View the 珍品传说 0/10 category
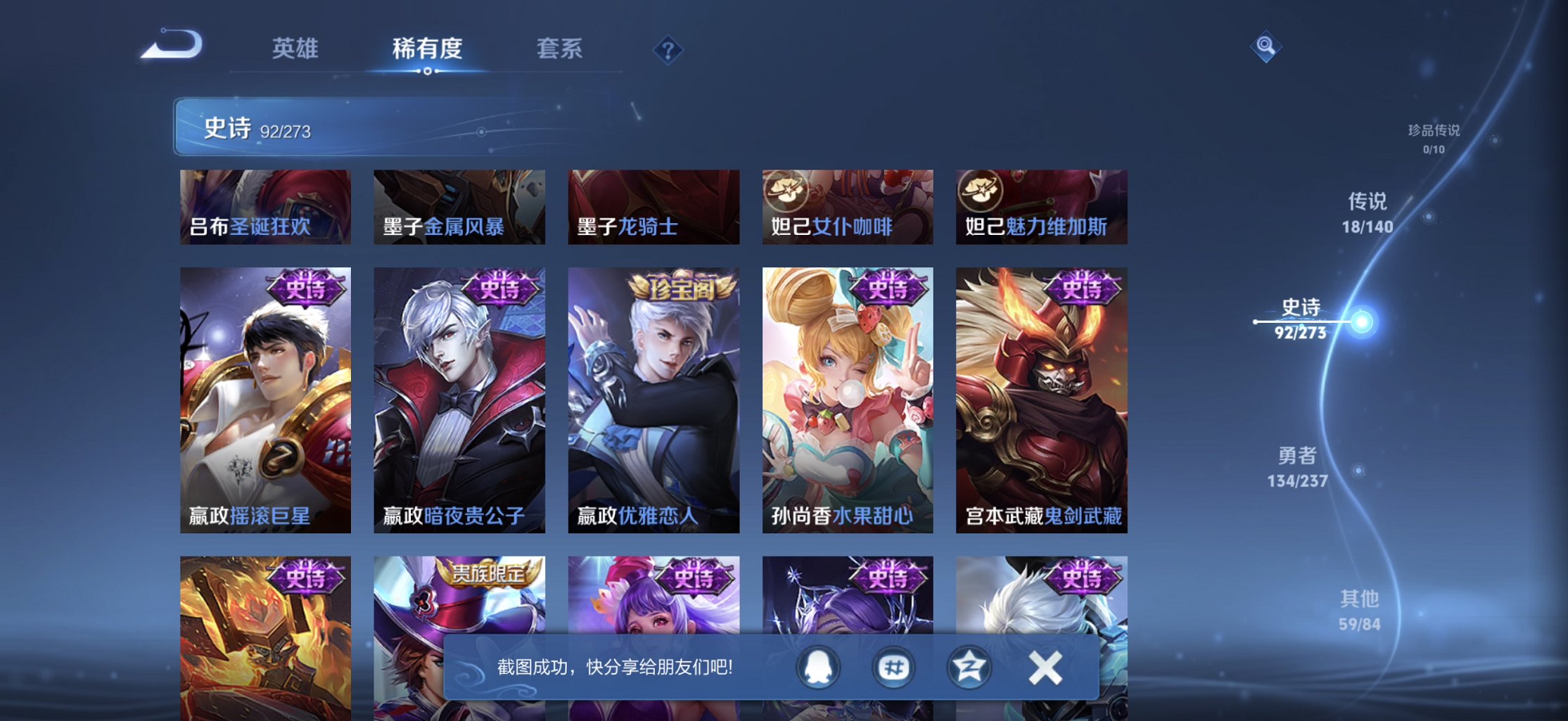 point(1432,139)
